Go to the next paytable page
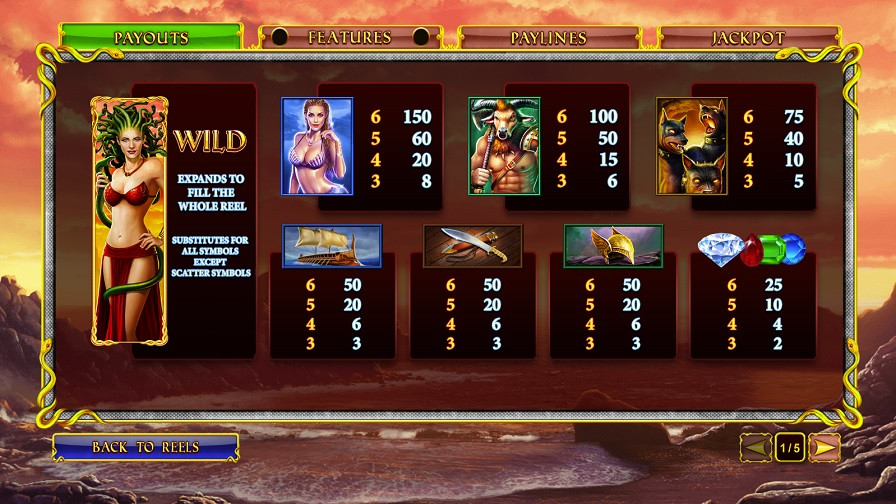The width and height of the screenshot is (896, 504). point(824,448)
